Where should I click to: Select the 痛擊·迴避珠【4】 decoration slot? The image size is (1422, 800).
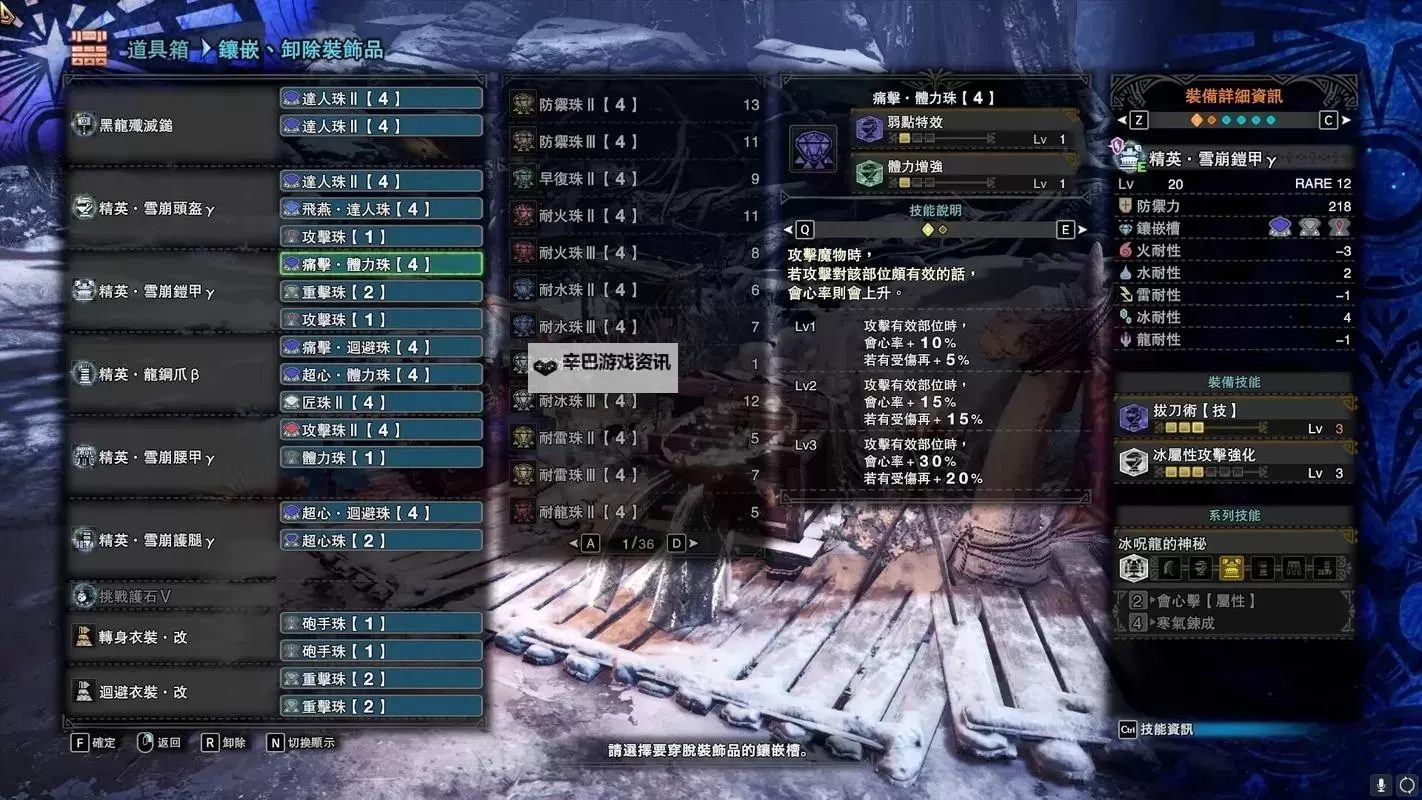tap(380, 347)
